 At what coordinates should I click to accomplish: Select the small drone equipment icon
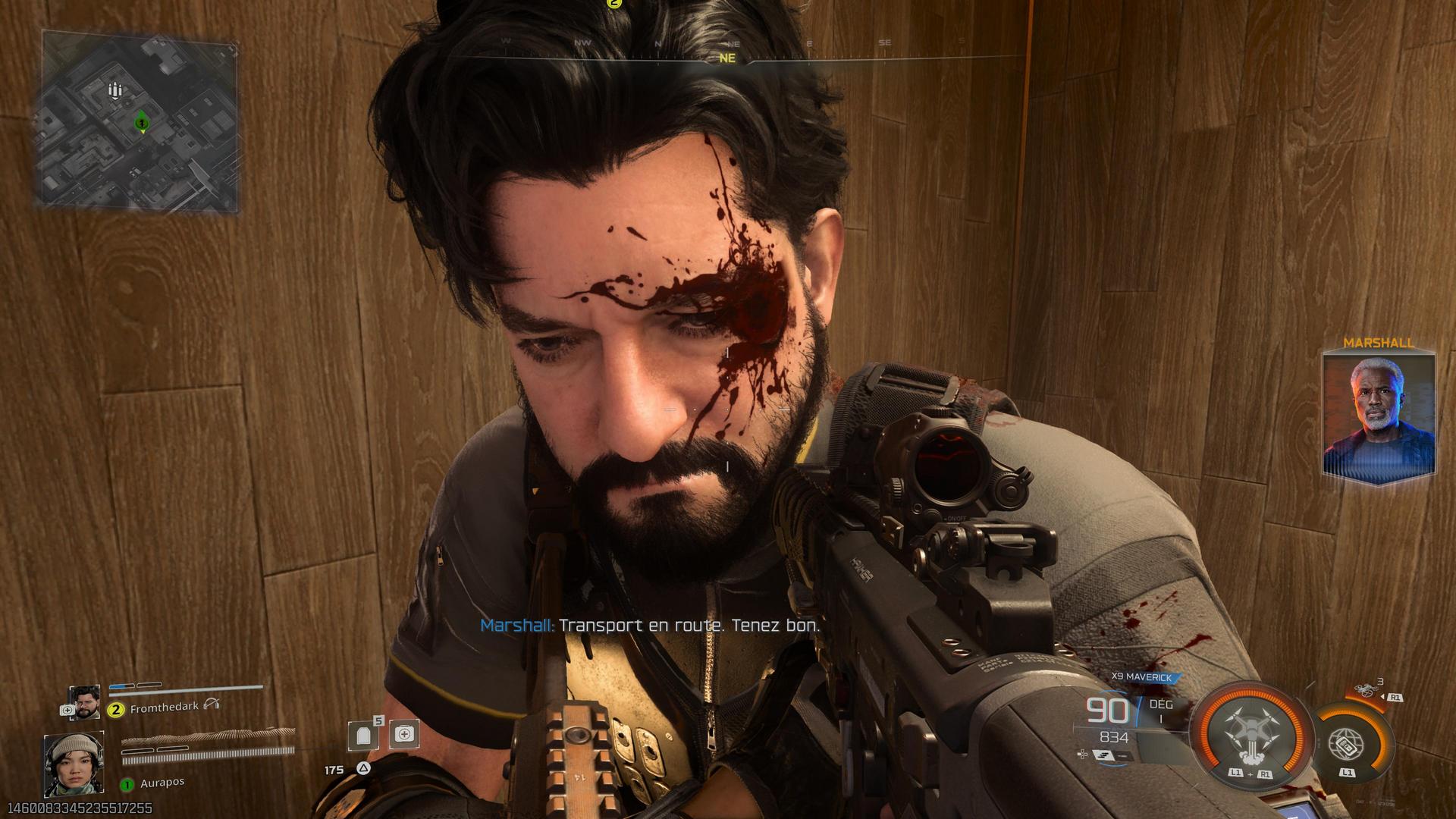point(1365,691)
